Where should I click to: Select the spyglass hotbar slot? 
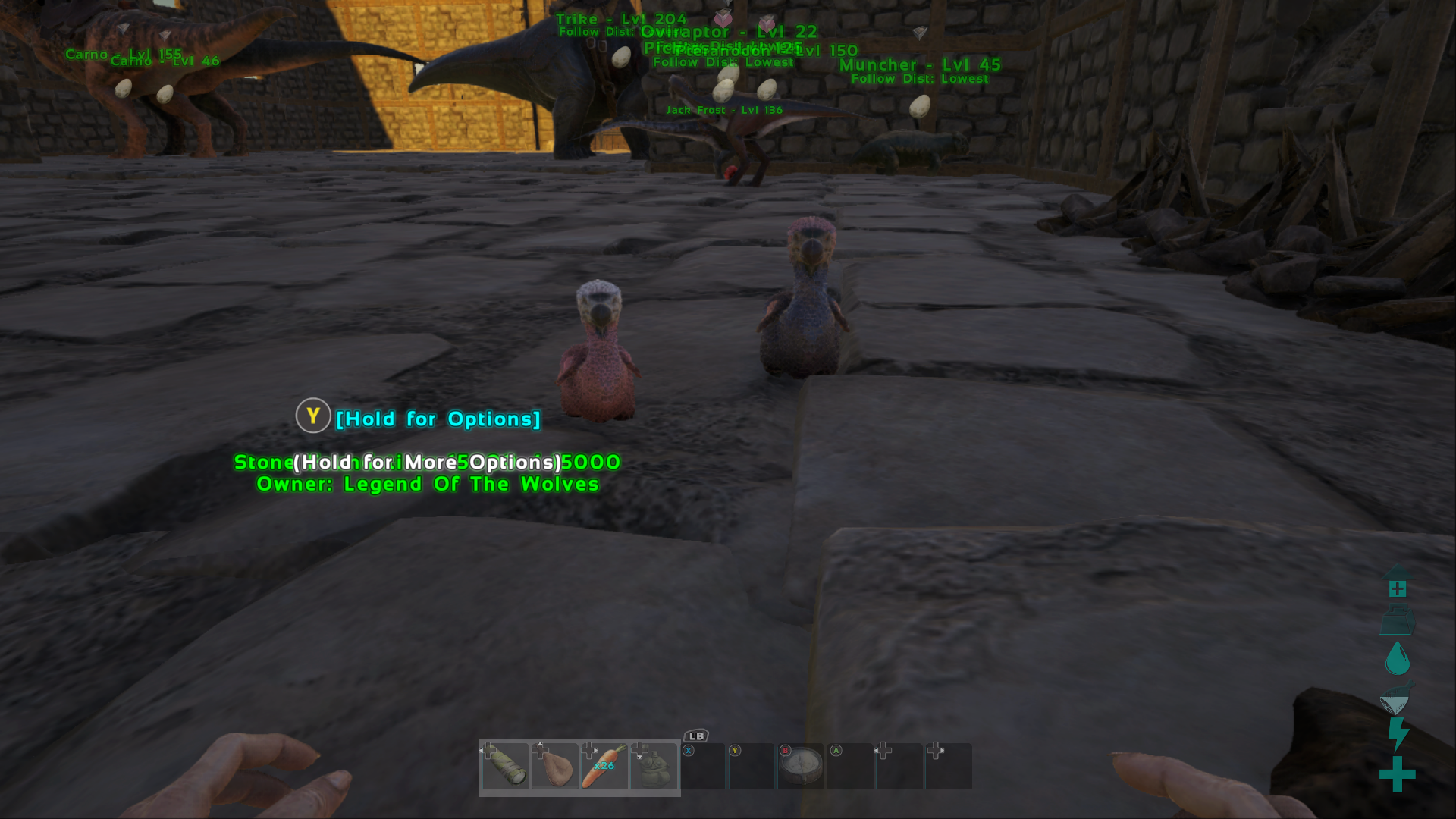506,767
